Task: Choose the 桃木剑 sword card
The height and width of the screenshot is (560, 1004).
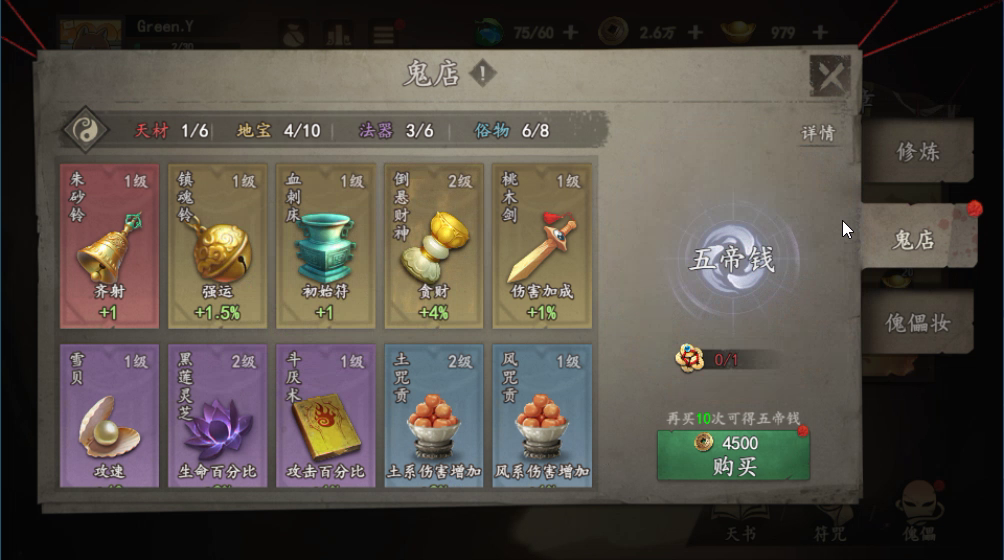Action: [x=541, y=246]
